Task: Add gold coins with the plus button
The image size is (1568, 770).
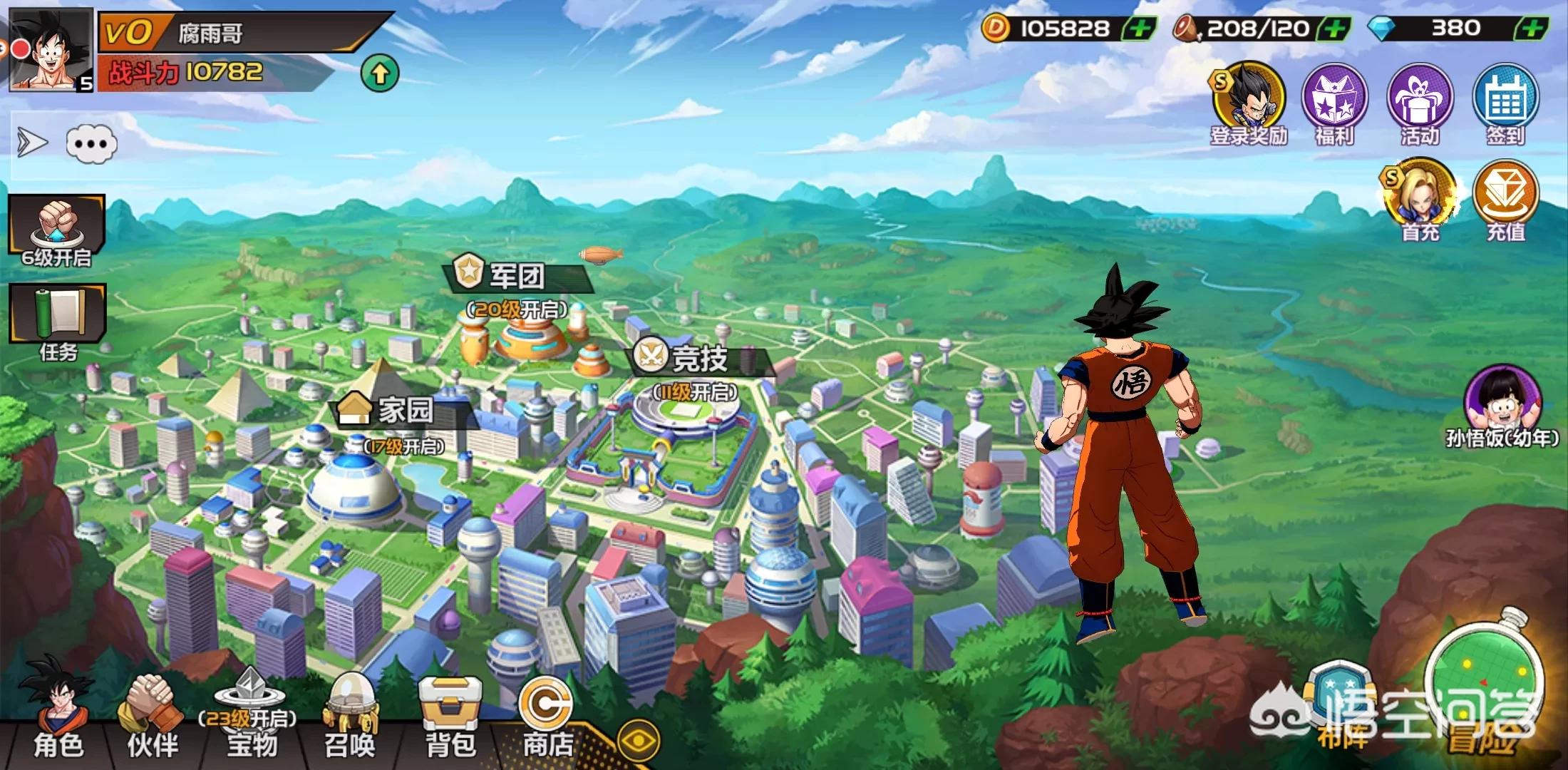Action: pyautogui.click(x=1140, y=29)
